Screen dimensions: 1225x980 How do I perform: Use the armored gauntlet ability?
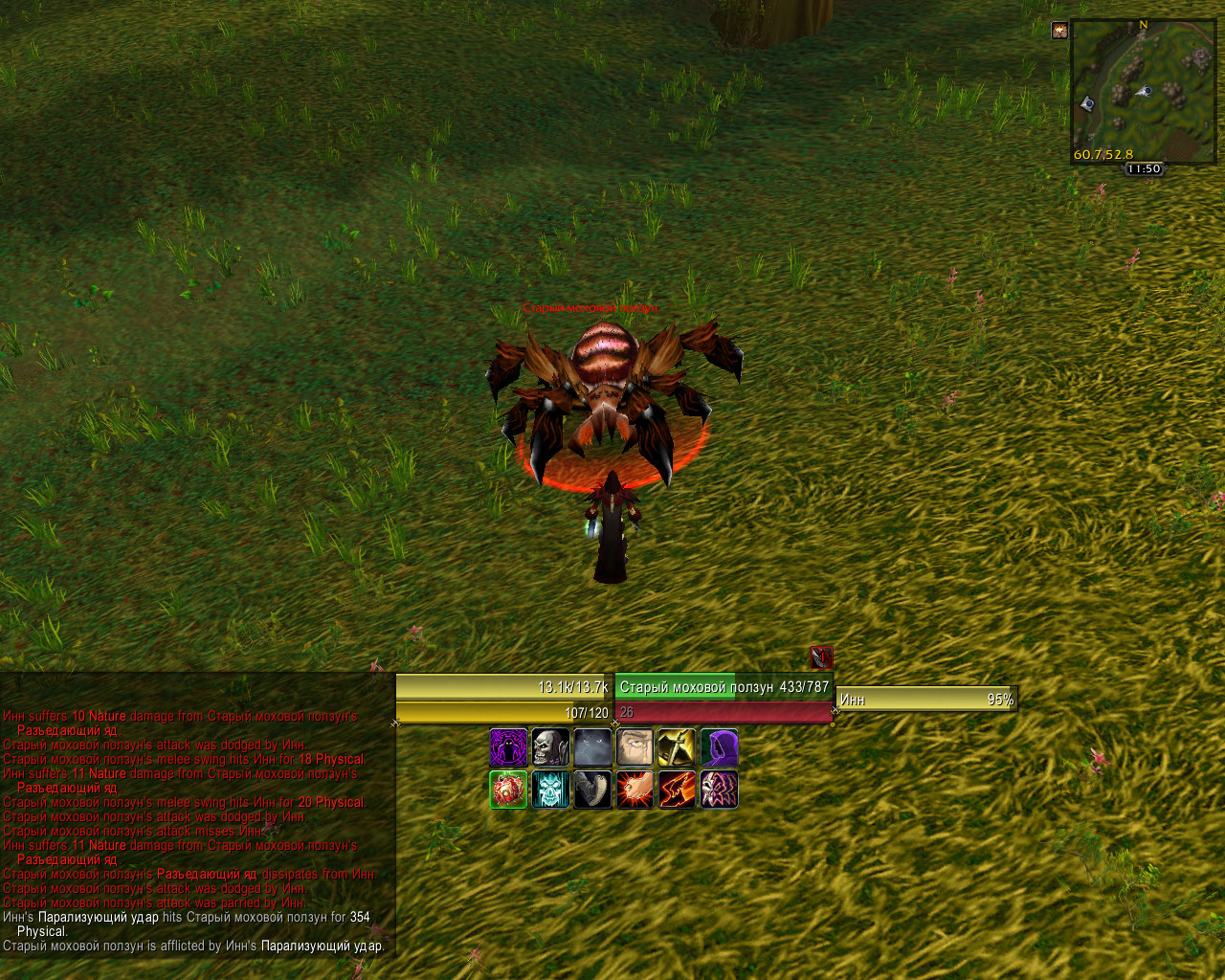click(x=592, y=790)
